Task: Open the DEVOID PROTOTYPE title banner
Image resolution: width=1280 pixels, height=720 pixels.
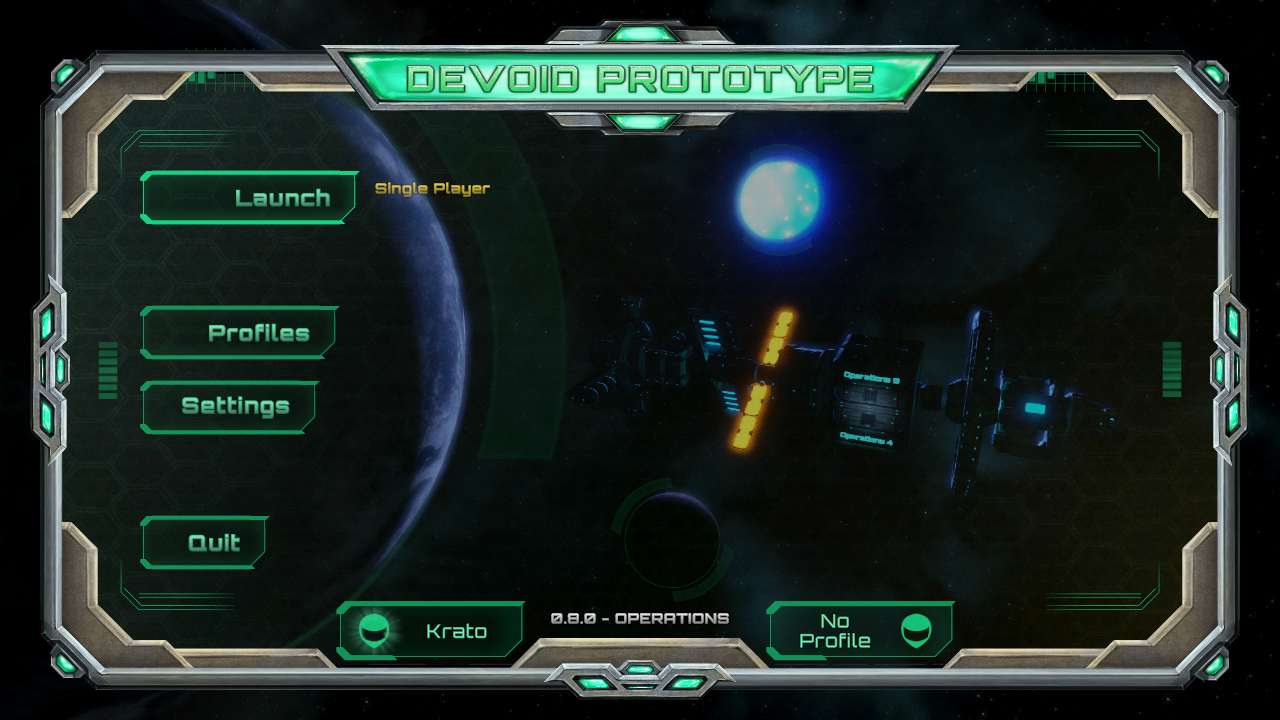Action: coord(640,77)
